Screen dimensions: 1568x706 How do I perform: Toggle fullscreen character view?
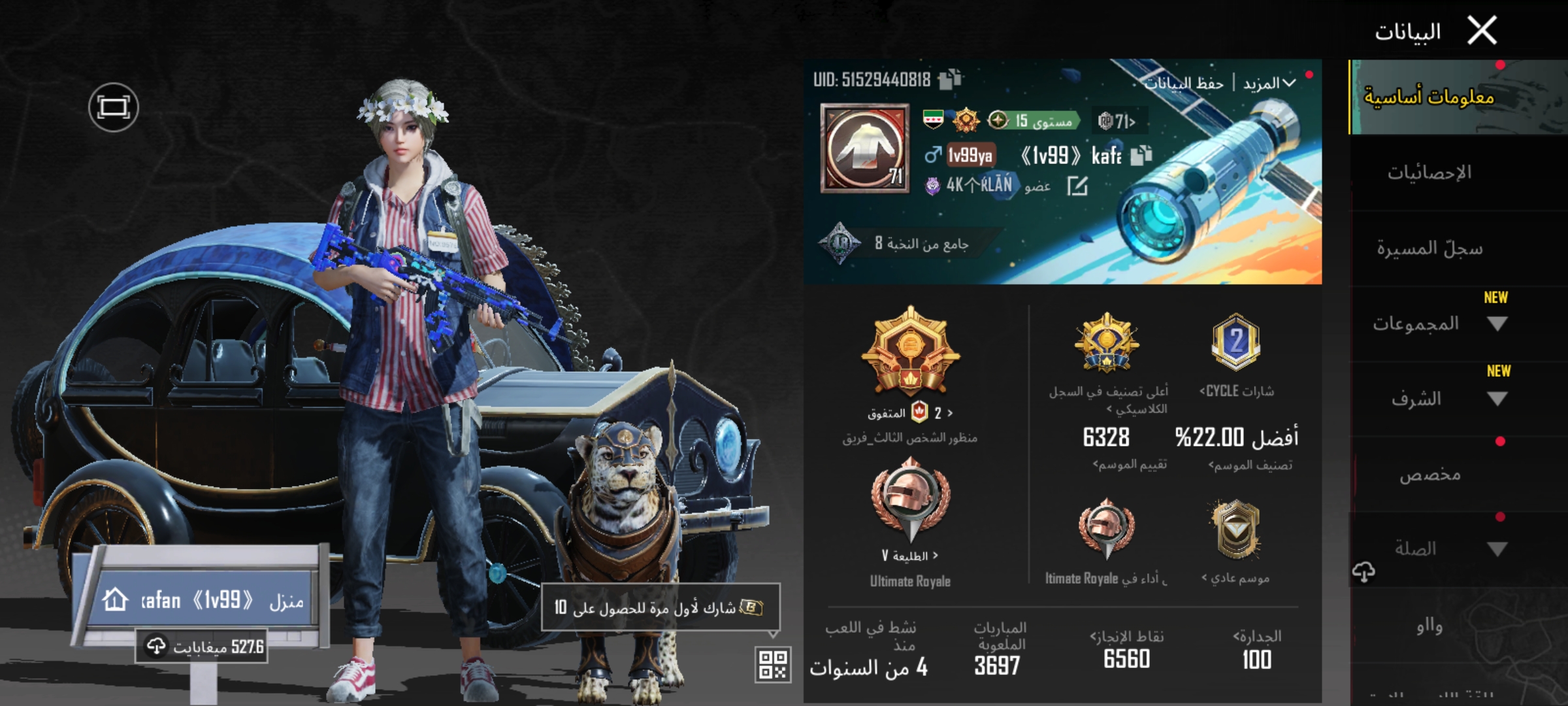pyautogui.click(x=113, y=107)
